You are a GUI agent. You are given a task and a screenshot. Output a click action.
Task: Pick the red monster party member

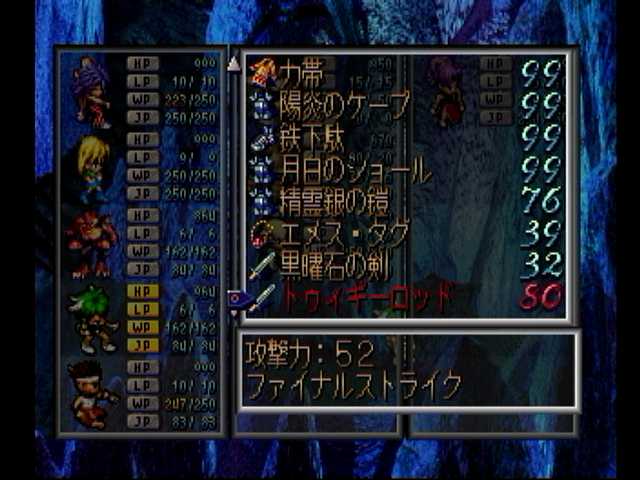click(x=92, y=242)
